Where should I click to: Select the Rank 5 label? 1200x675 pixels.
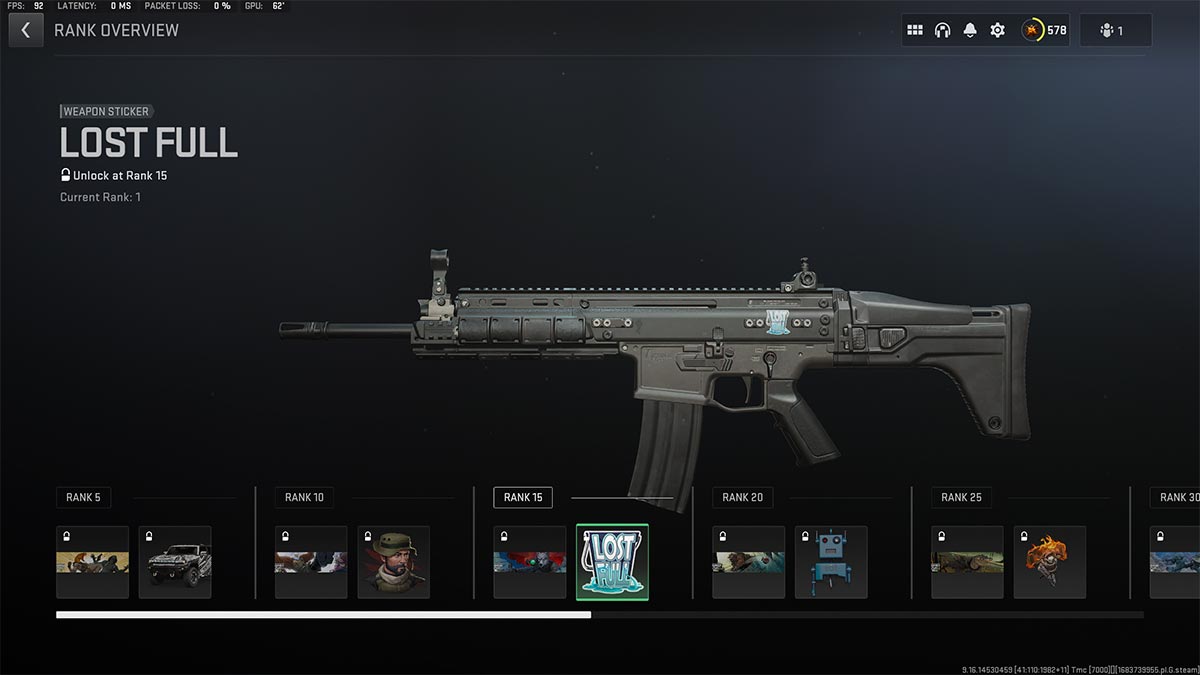pyautogui.click(x=83, y=497)
